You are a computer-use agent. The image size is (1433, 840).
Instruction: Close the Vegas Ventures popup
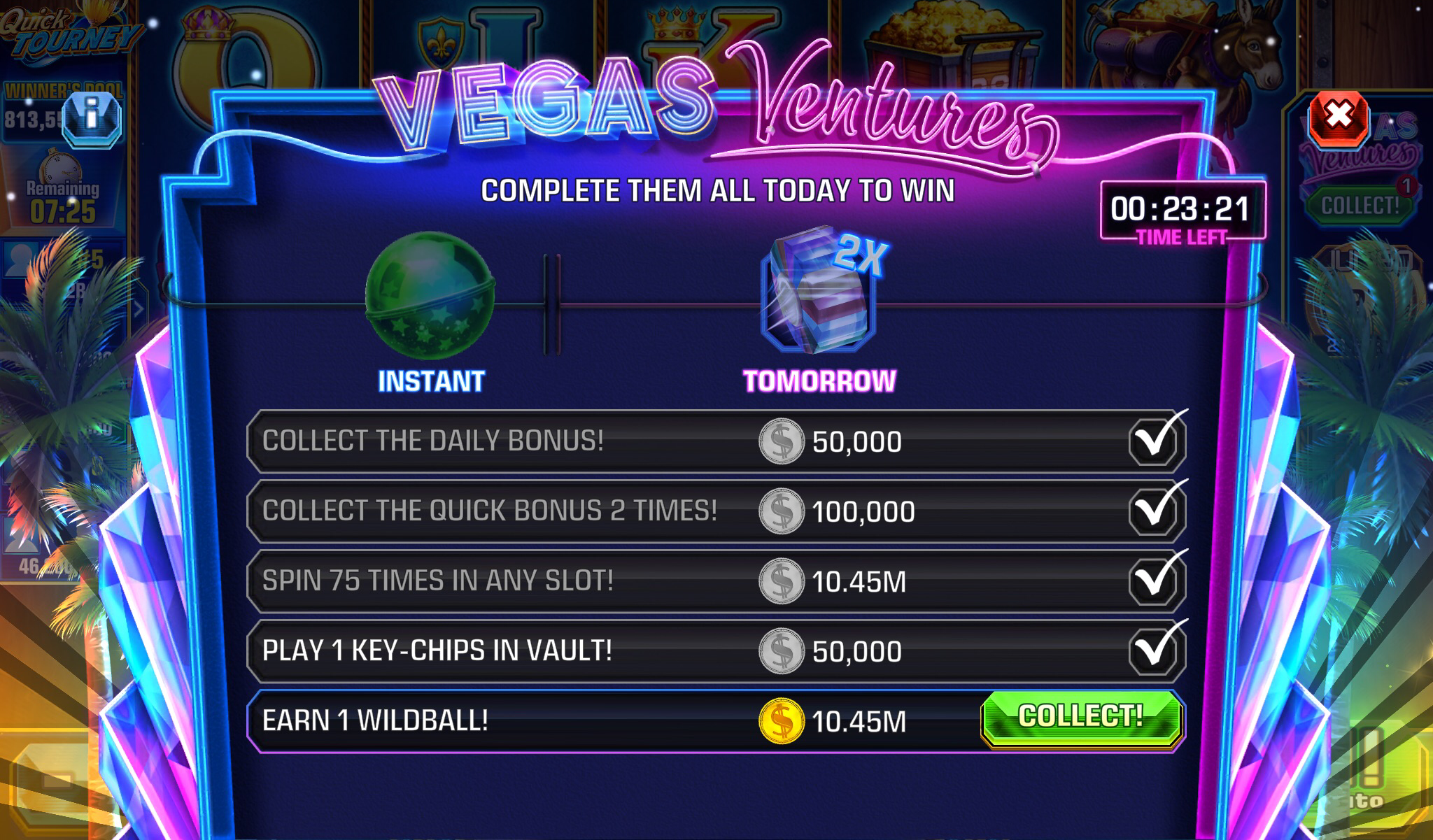click(x=1339, y=117)
